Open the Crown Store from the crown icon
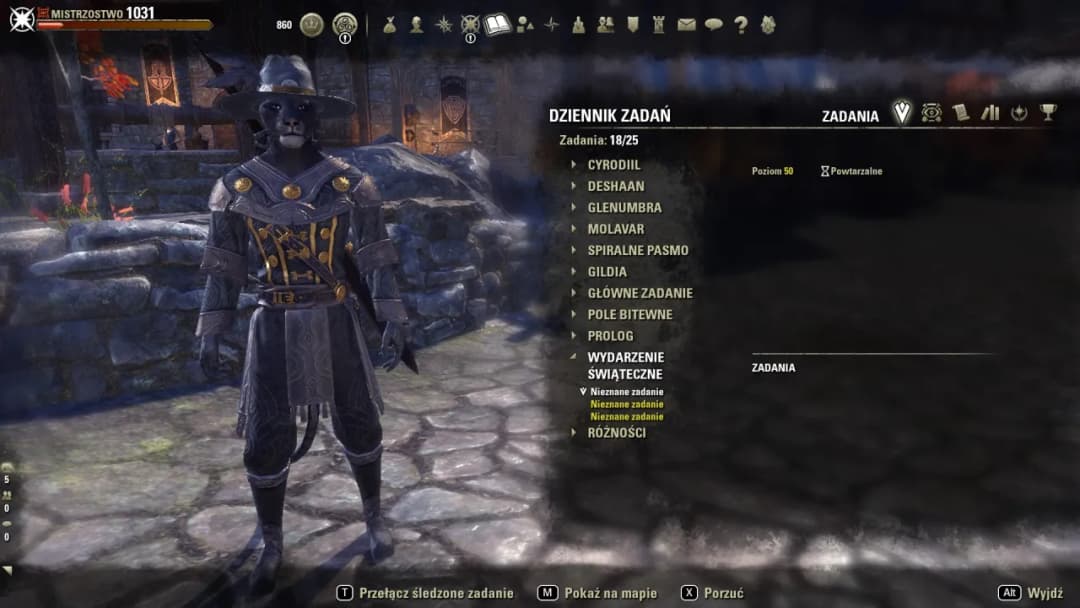This screenshot has width=1080, height=608. click(312, 25)
